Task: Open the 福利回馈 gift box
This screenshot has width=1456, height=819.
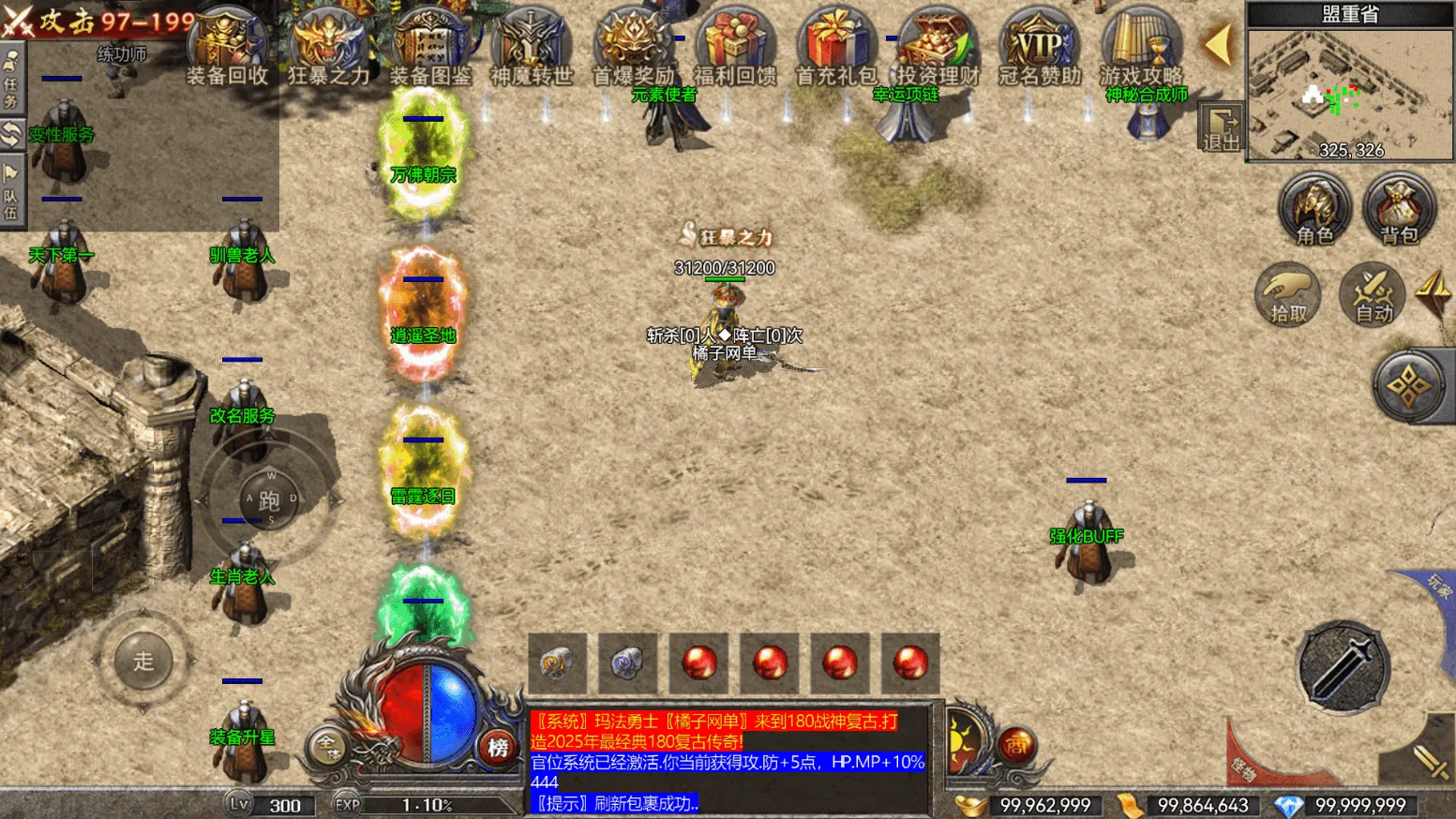Action: point(735,45)
